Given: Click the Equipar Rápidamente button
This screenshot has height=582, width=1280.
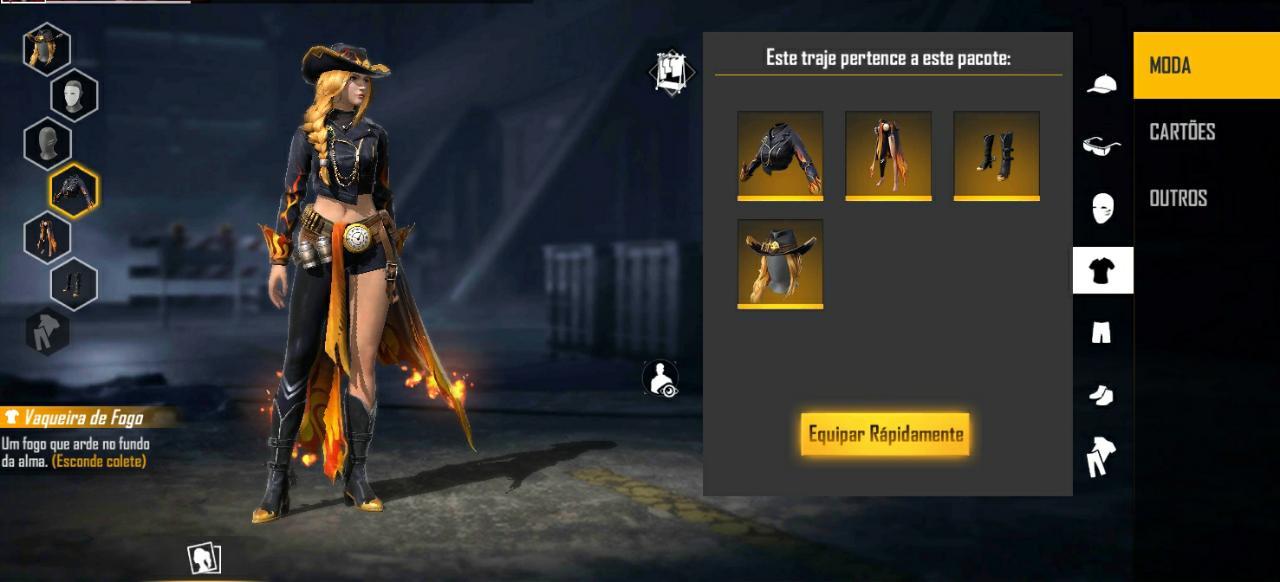Looking at the screenshot, I should click(885, 434).
